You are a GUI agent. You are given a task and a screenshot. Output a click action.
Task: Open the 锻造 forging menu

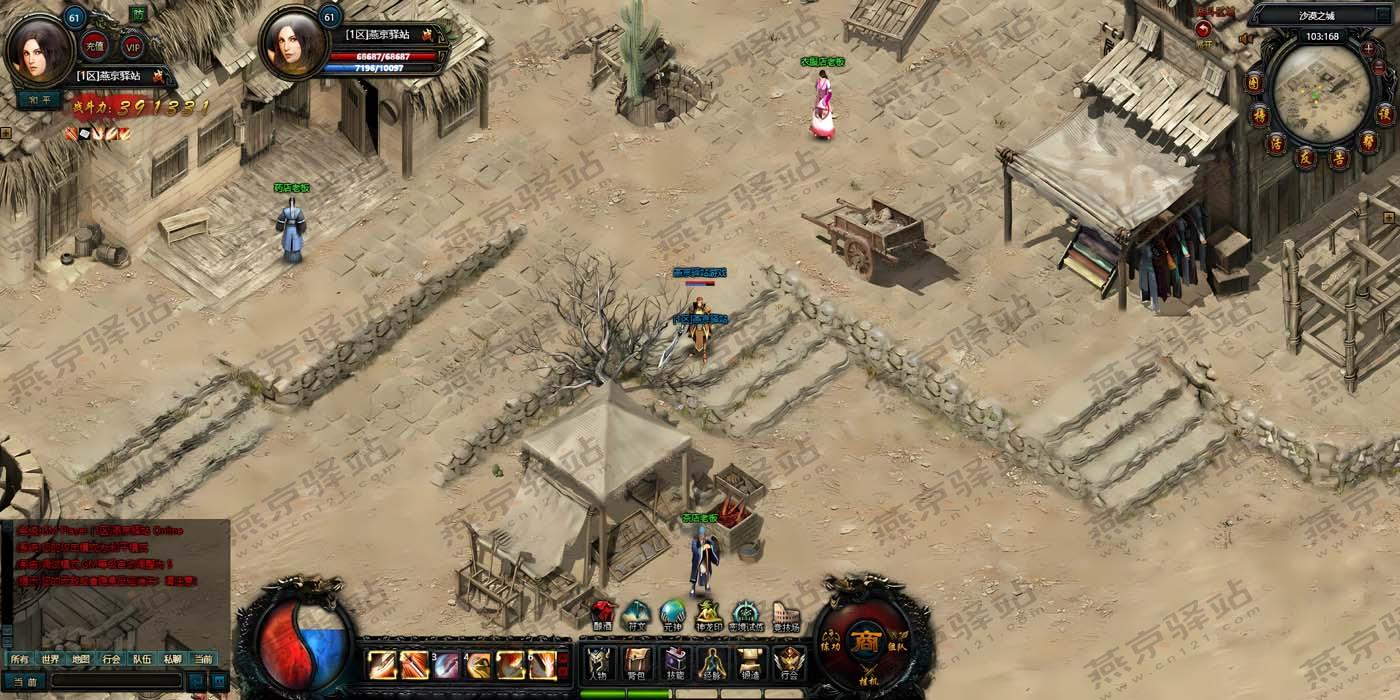click(x=750, y=663)
